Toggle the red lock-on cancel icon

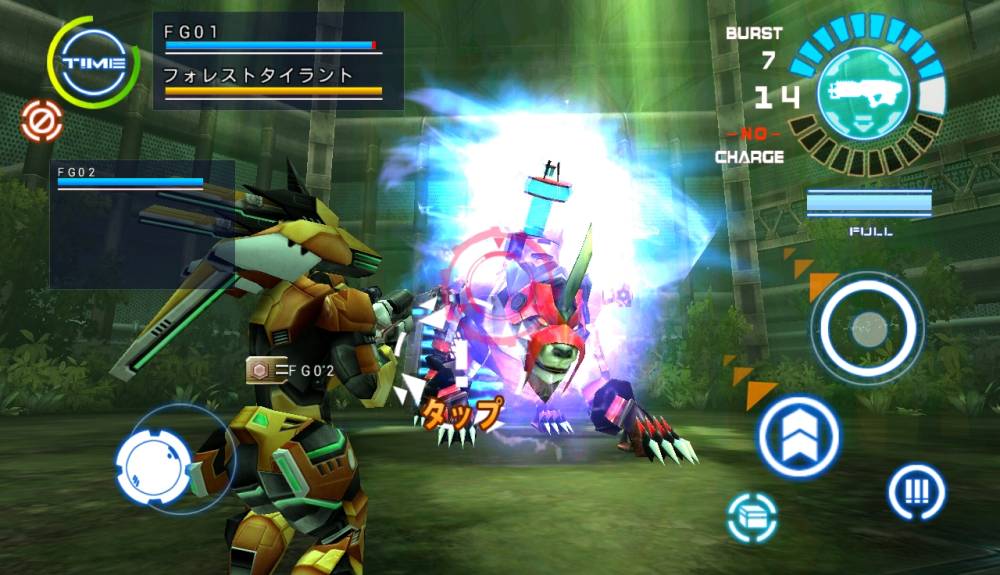[42, 121]
